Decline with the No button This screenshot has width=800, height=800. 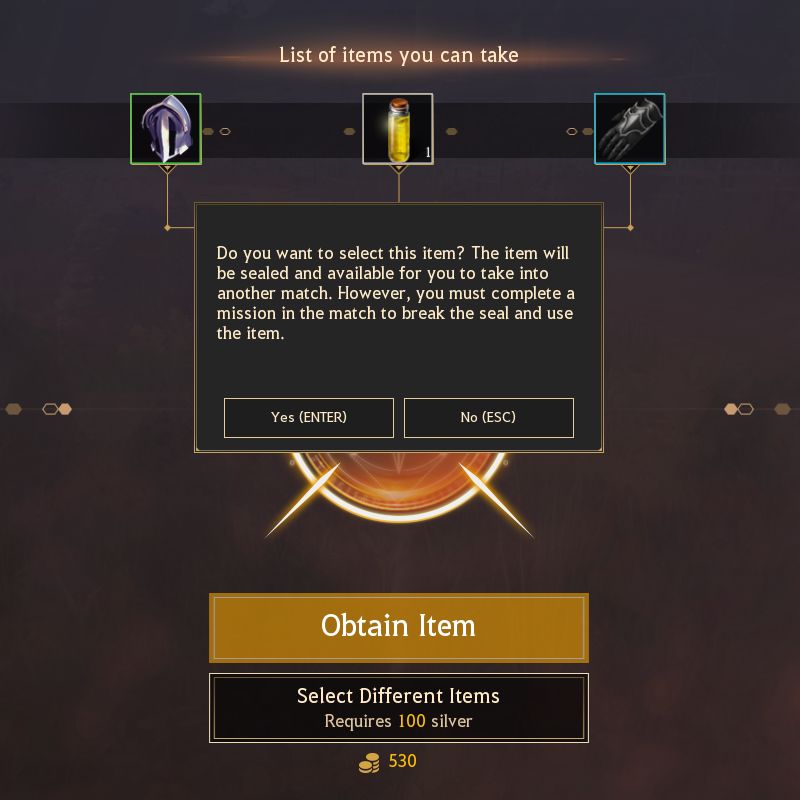[x=489, y=418]
